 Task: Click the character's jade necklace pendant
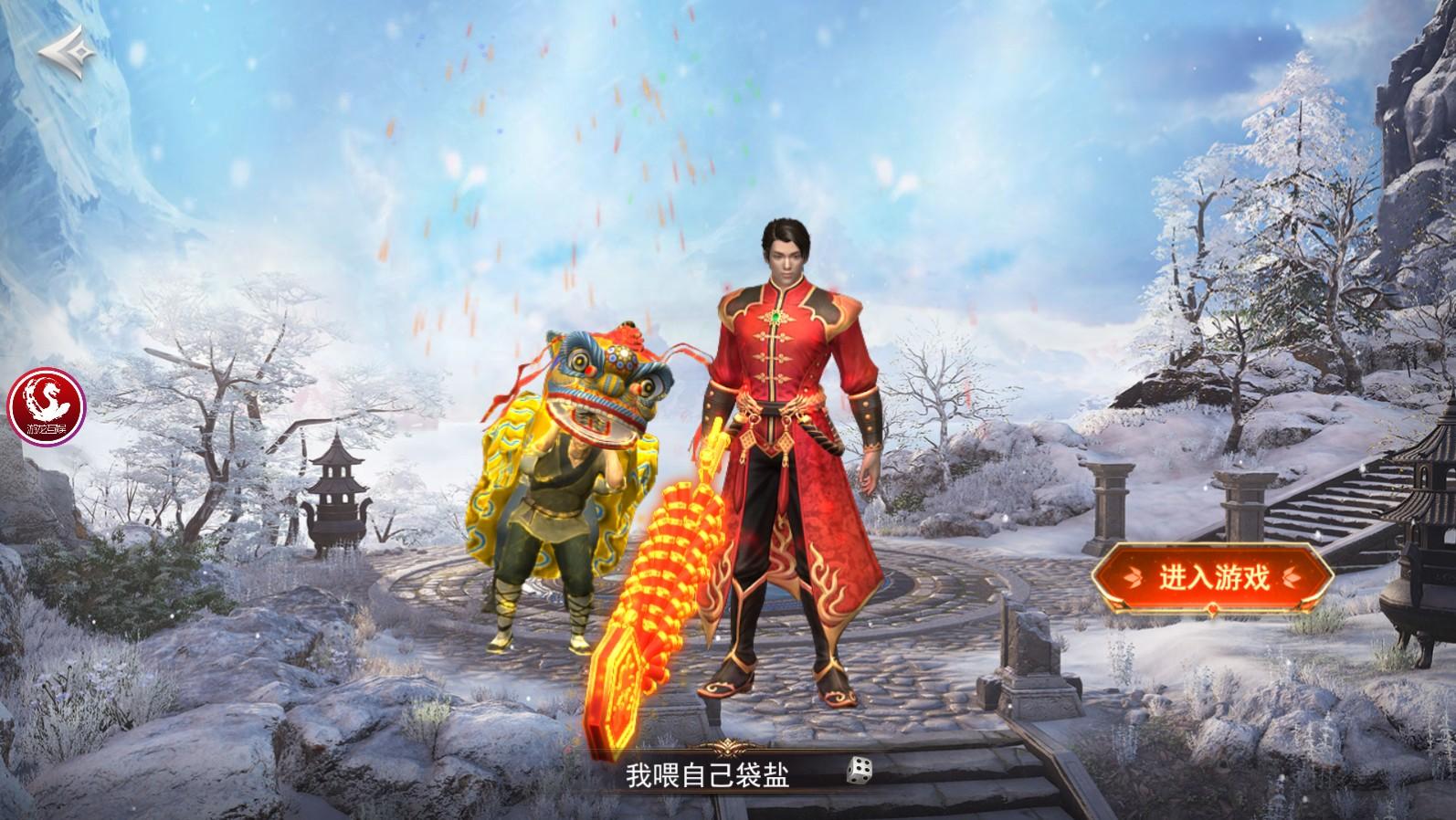(x=778, y=315)
